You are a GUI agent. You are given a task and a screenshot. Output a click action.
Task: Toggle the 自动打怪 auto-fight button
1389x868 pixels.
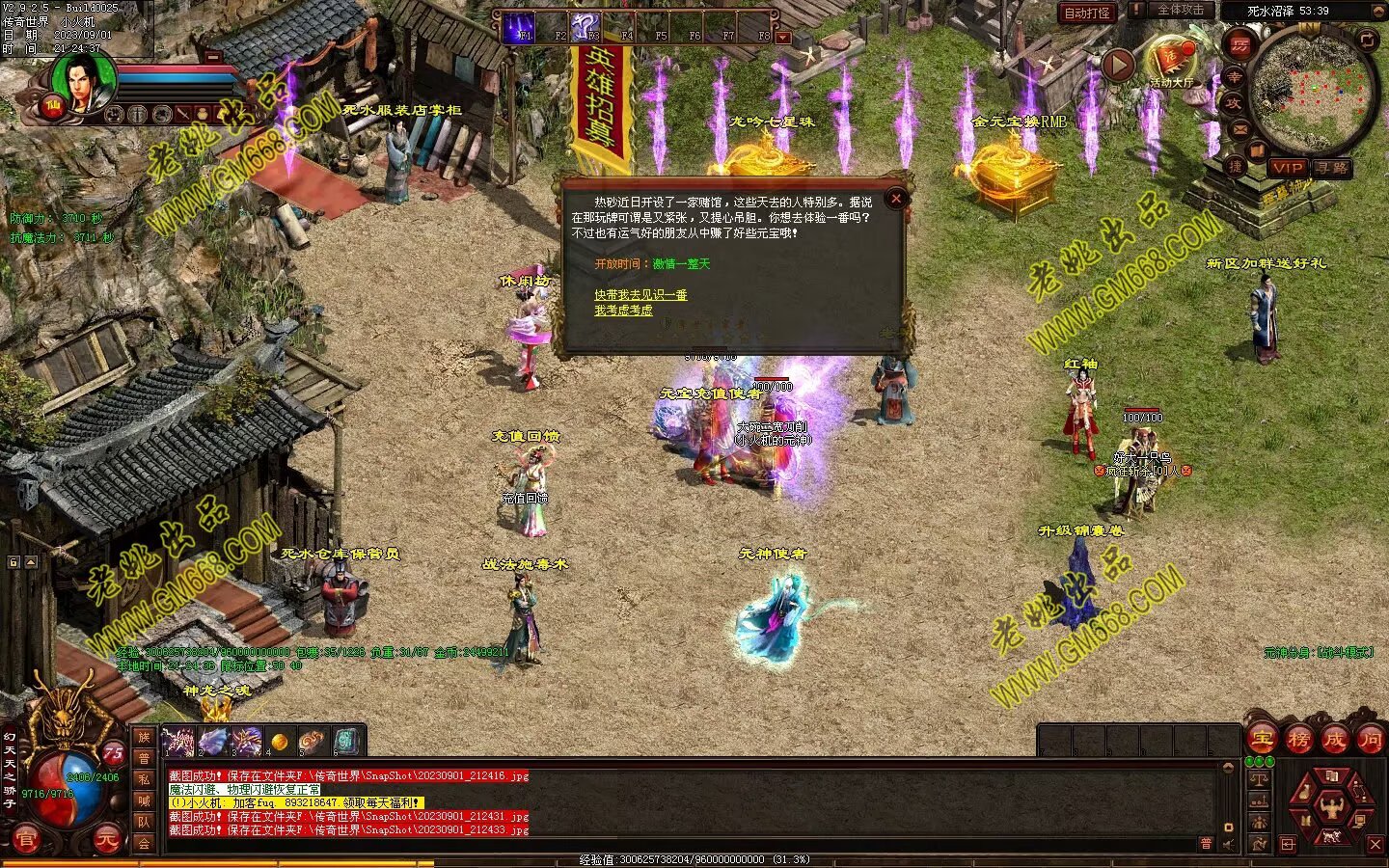1087,13
